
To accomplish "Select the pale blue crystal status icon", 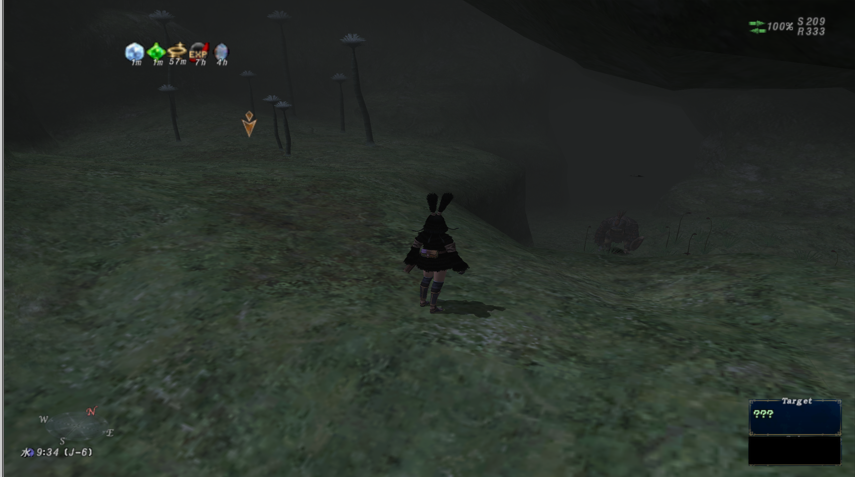I will pyautogui.click(x=134, y=51).
